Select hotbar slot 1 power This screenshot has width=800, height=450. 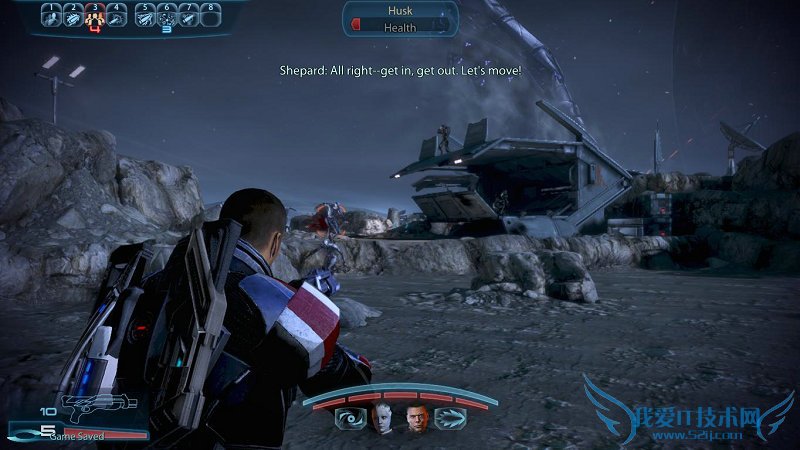[x=52, y=17]
